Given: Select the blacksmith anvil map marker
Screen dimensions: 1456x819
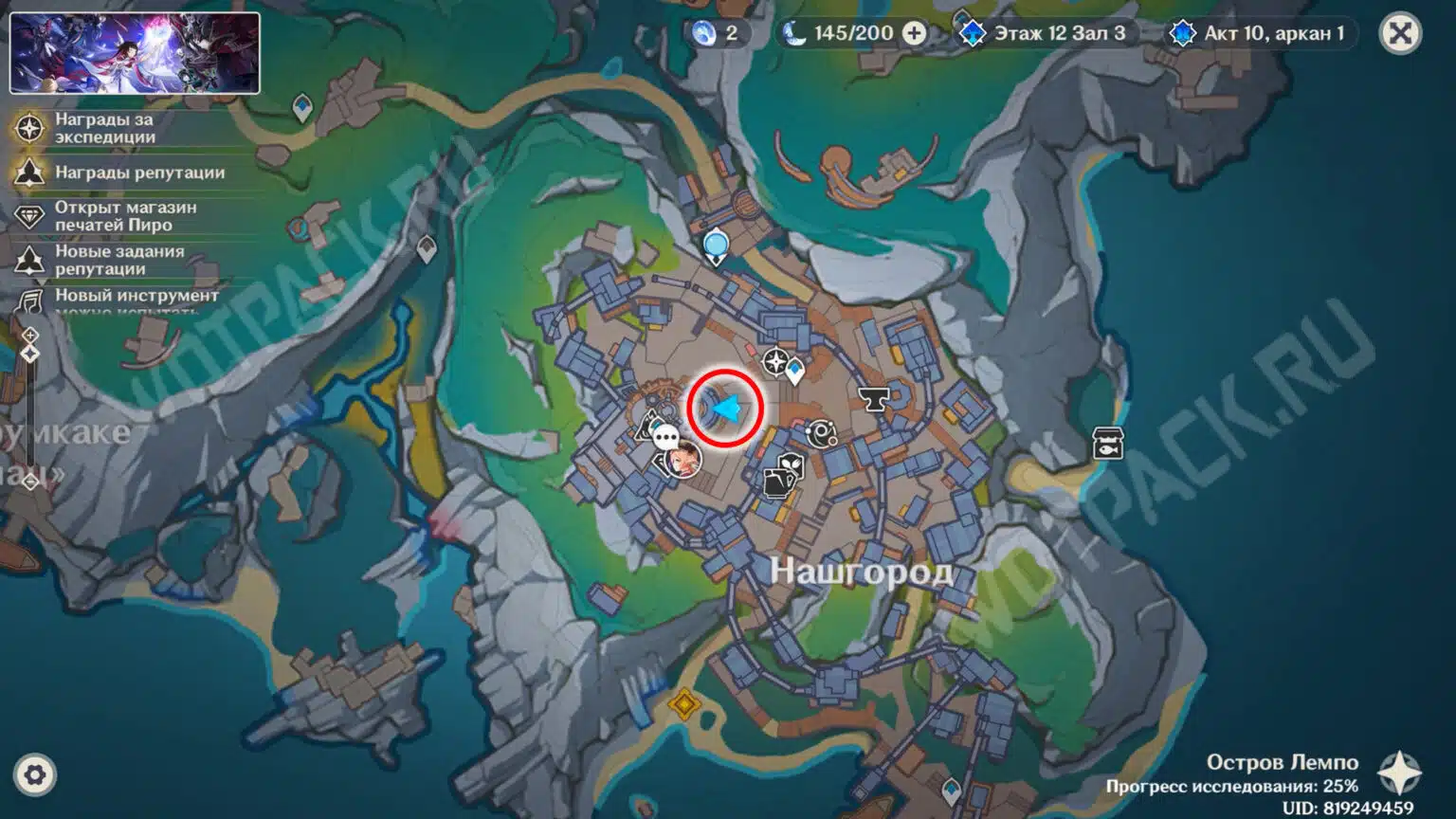Looking at the screenshot, I should click(x=873, y=399).
